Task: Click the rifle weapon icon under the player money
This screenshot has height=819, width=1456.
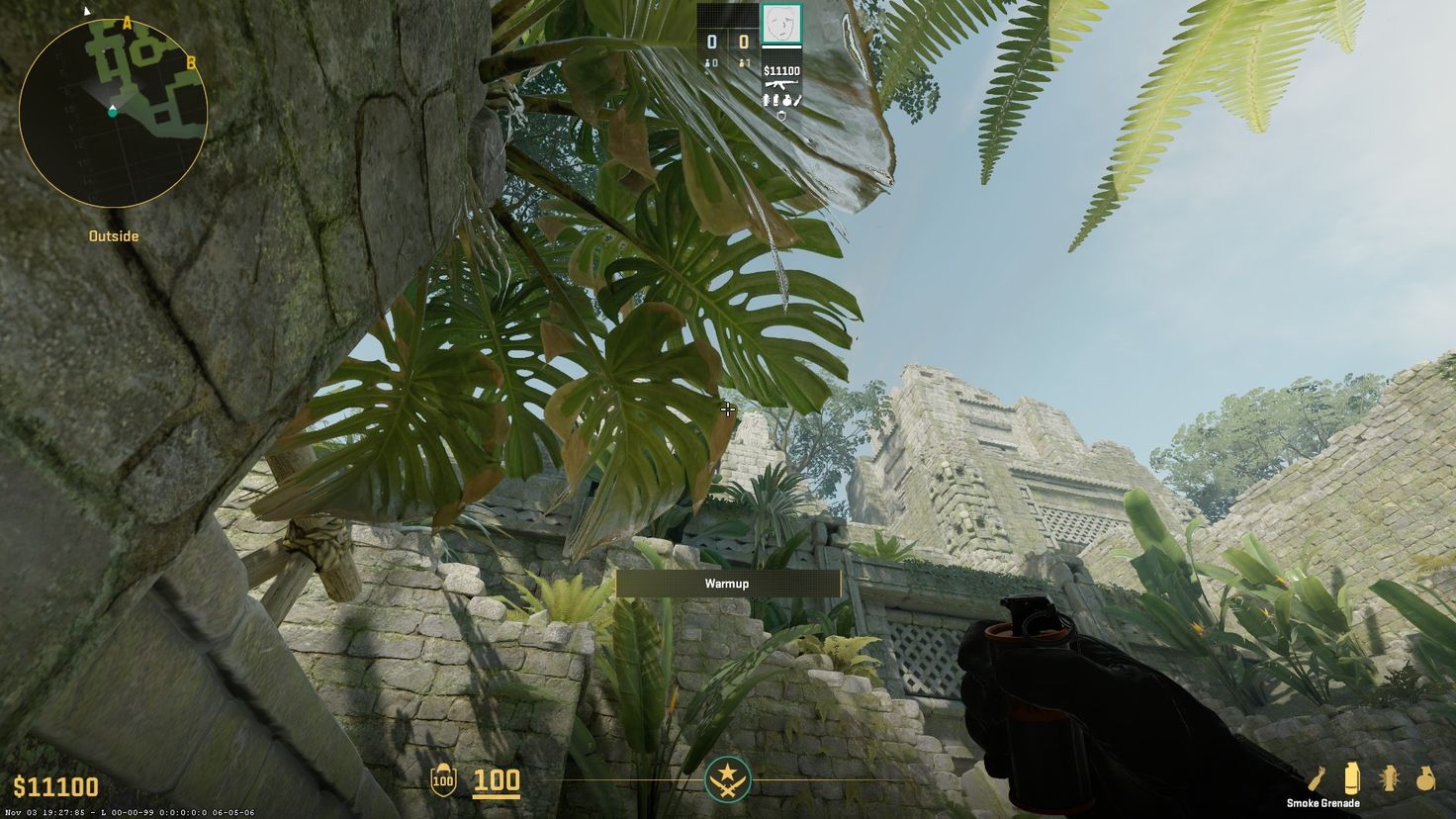Action: [780, 84]
